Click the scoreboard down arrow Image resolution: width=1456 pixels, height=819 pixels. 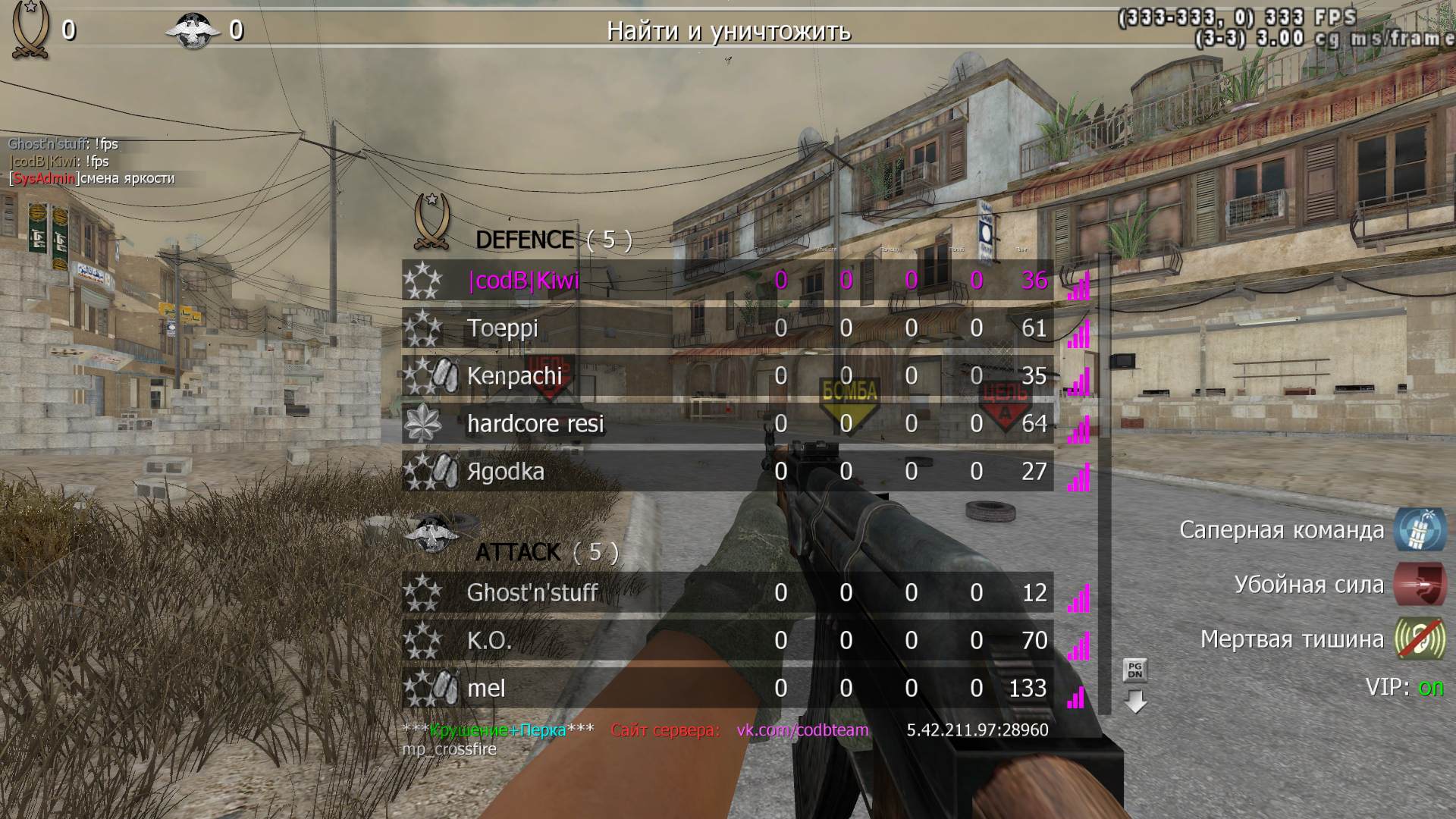1135,701
